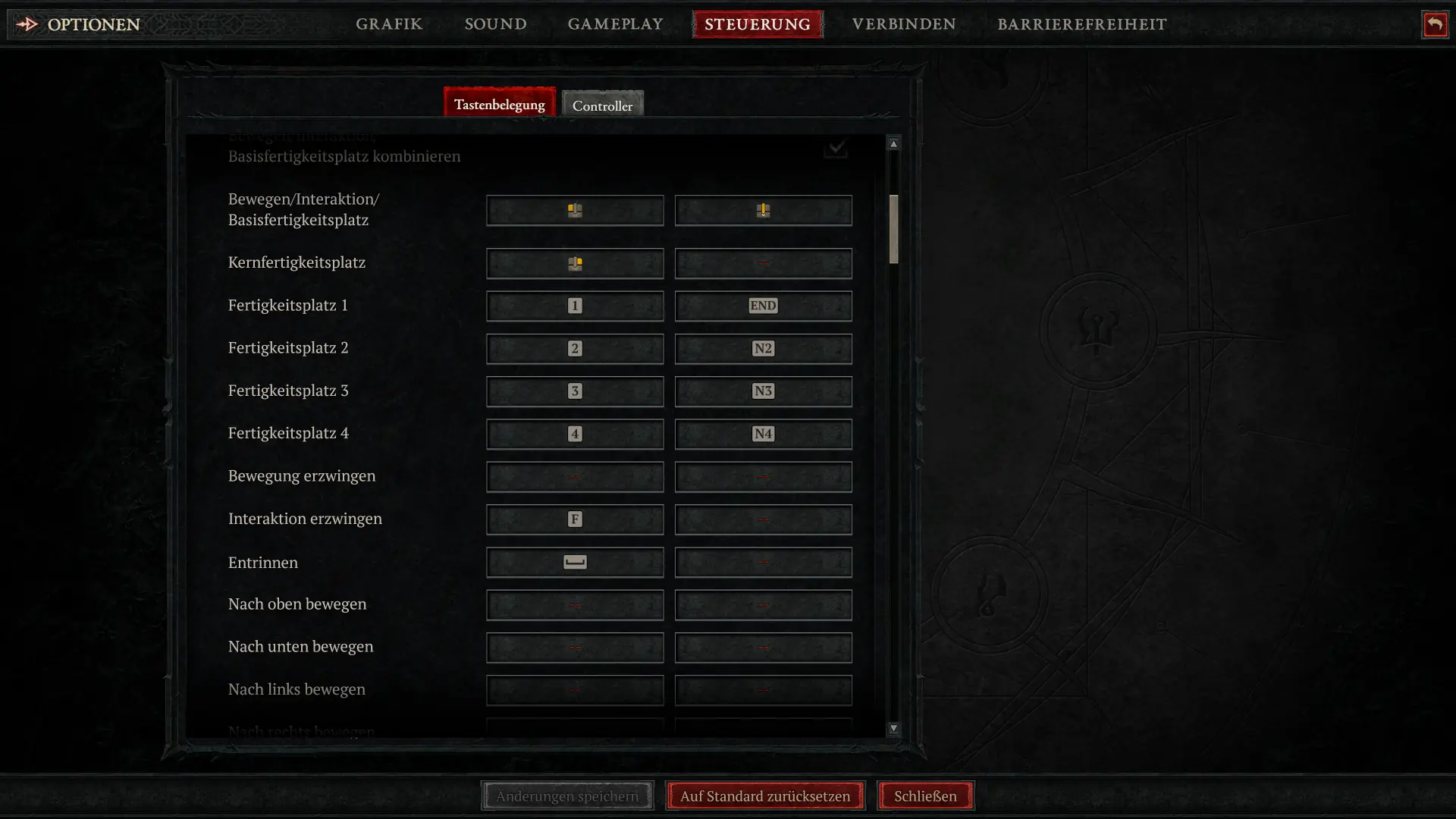Click the spacebar binding for Entrinnen
1456x819 pixels.
pos(574,562)
